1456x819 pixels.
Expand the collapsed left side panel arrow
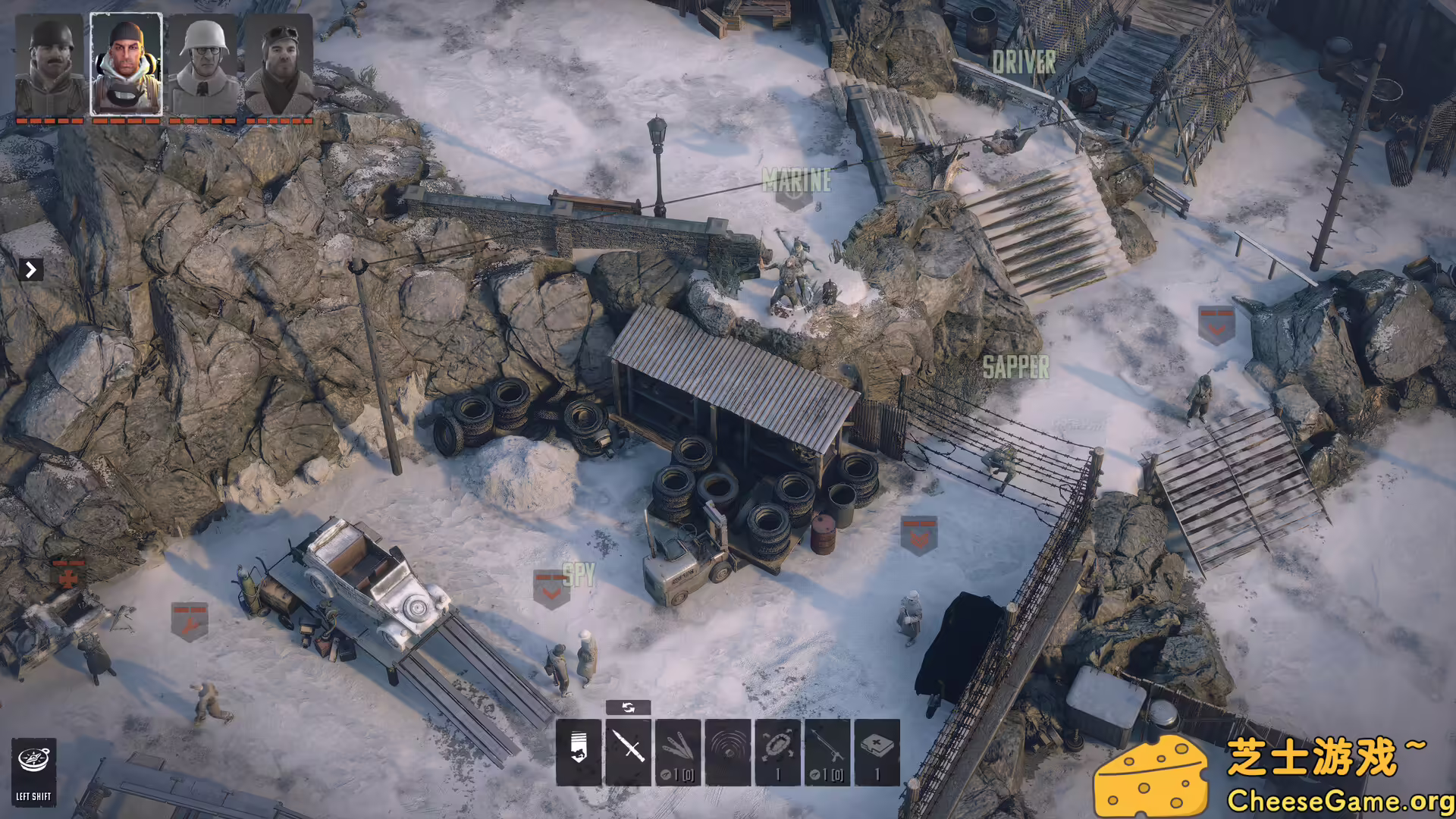pos(30,269)
